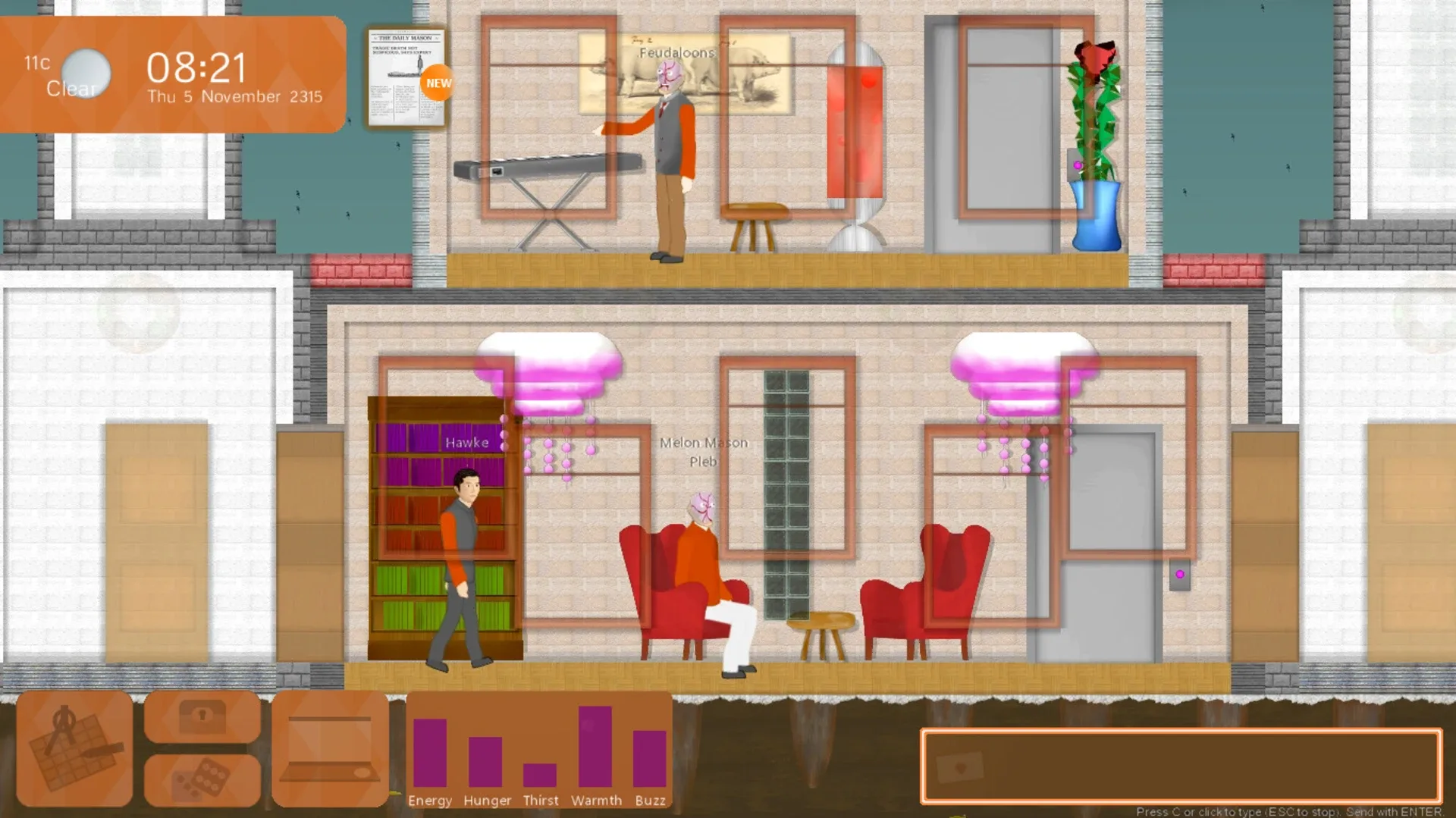Click the love letter icon in chat box
The image size is (1456, 818).
coord(961,766)
